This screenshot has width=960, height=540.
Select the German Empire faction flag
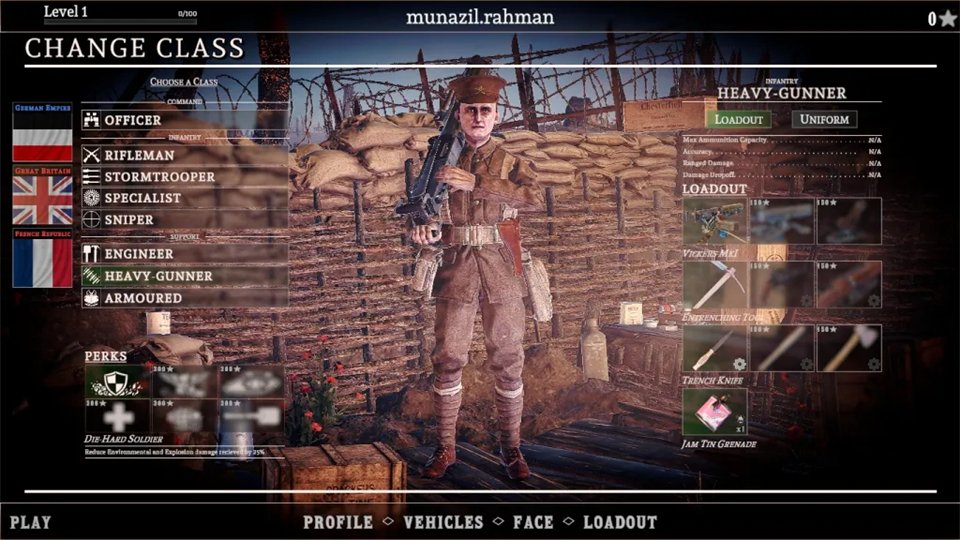(x=42, y=135)
